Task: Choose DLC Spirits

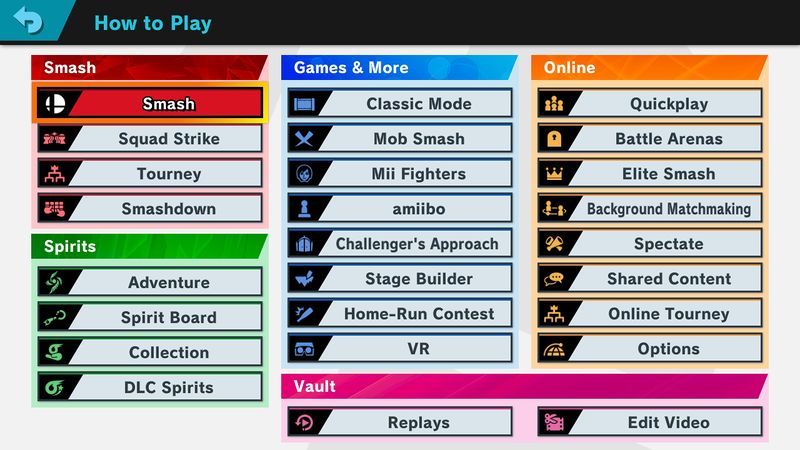Action: [150, 388]
